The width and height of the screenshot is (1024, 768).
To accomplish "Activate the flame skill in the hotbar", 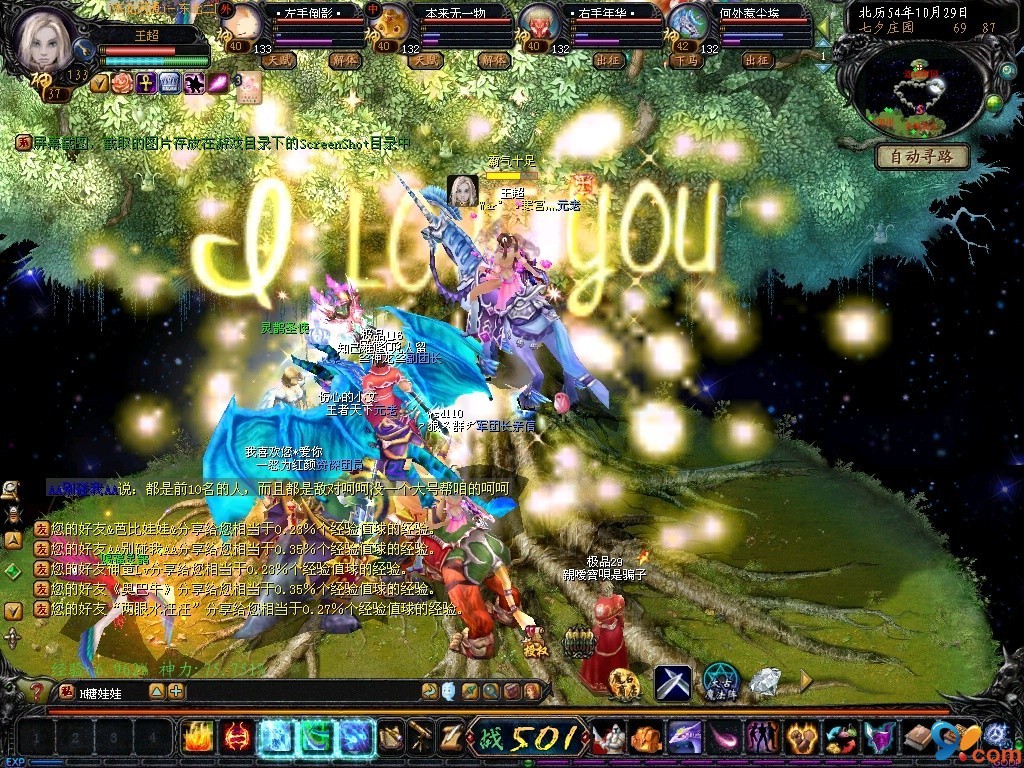I will click(x=195, y=738).
